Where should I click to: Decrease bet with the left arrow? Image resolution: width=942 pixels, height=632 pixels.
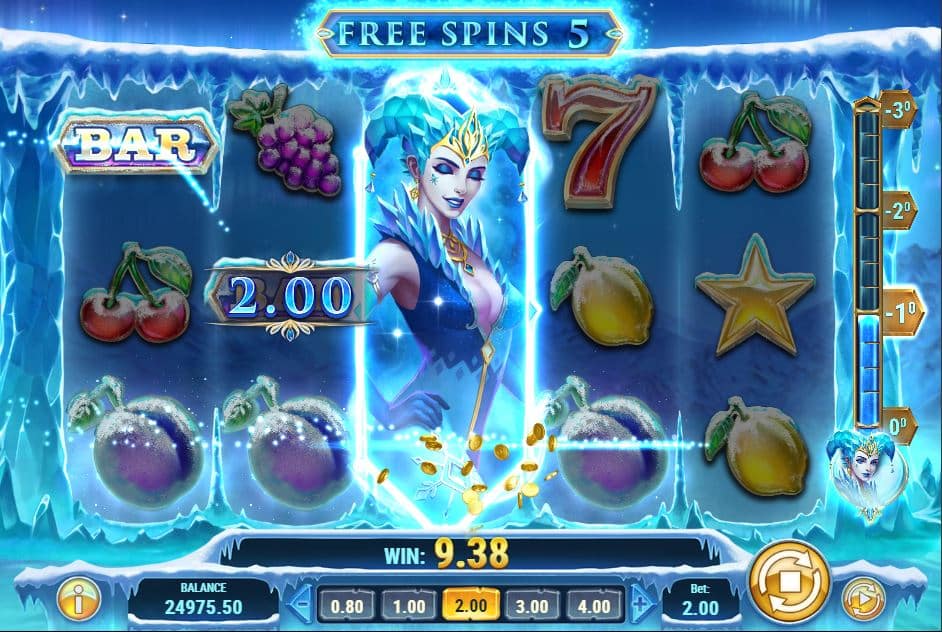coord(300,604)
